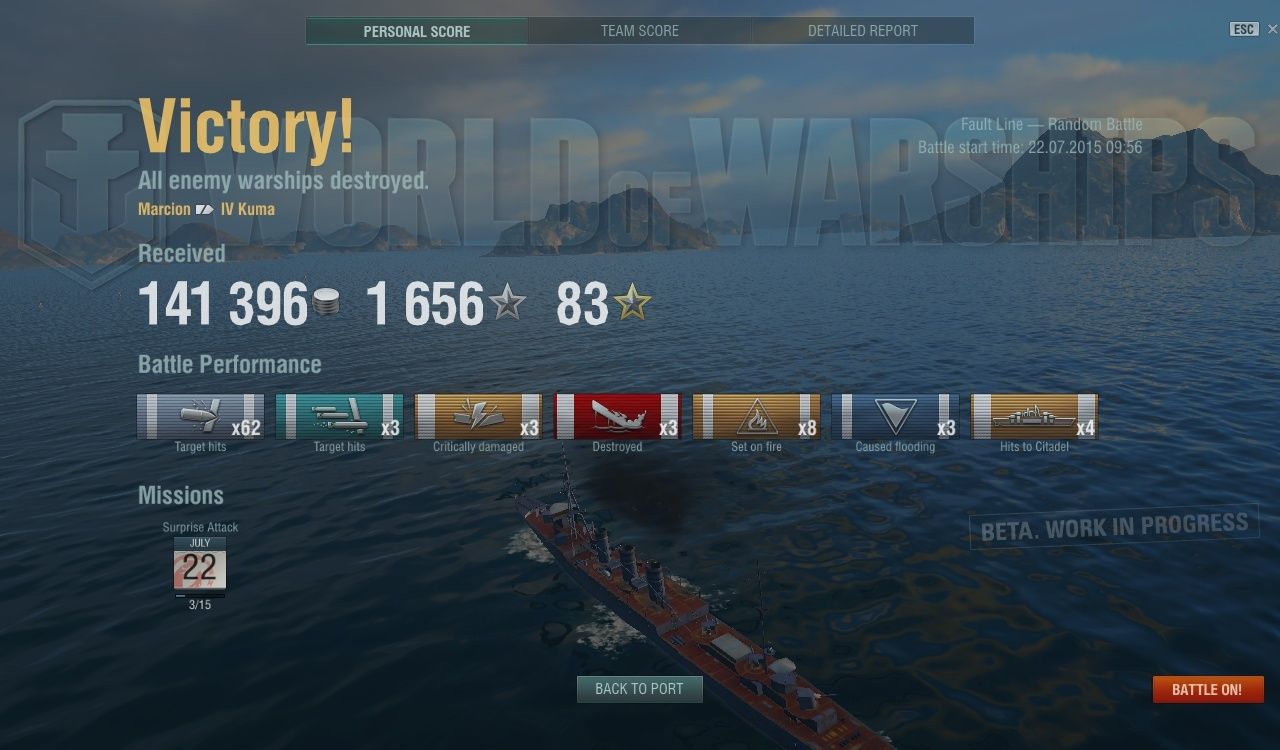
Task: Open the Detailed Report tab
Action: [862, 31]
